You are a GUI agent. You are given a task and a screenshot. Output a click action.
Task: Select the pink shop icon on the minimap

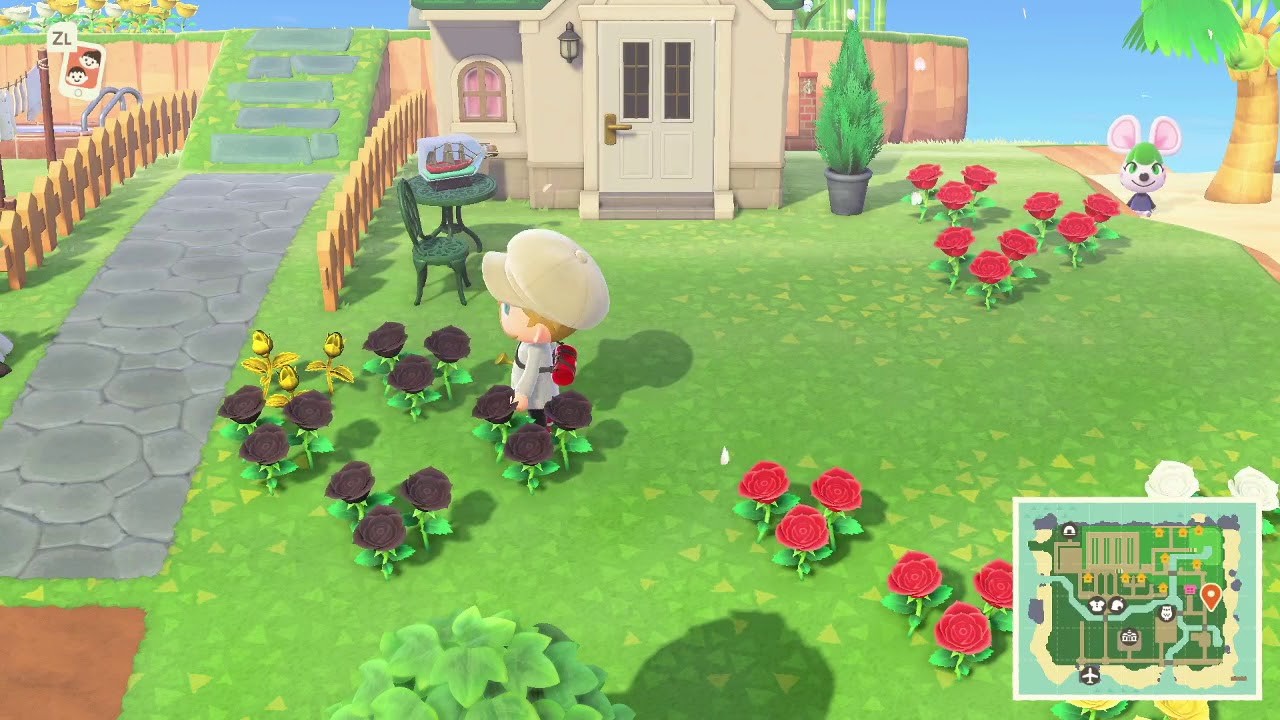point(1190,590)
